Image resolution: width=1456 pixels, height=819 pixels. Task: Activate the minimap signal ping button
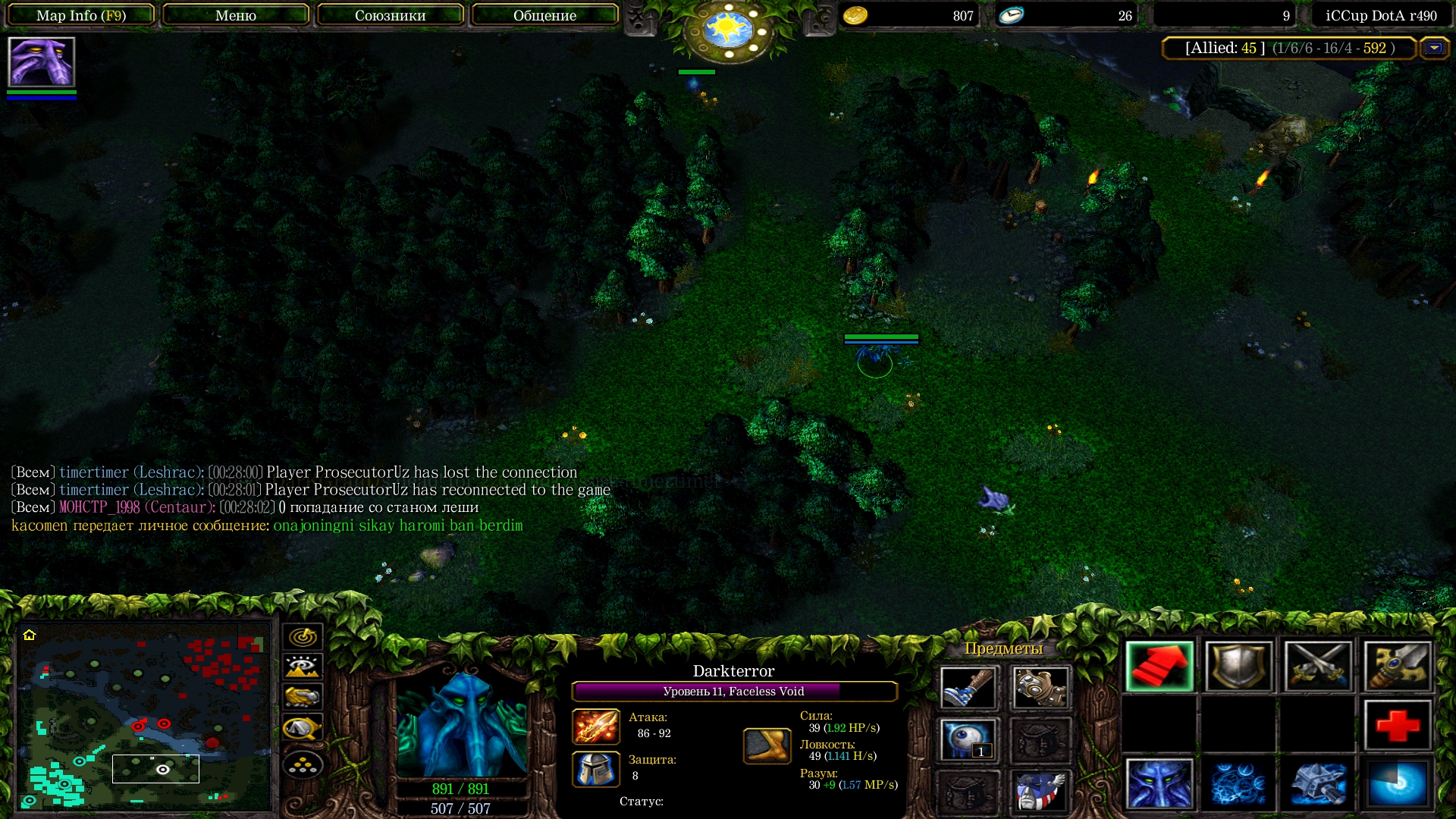pos(303,636)
